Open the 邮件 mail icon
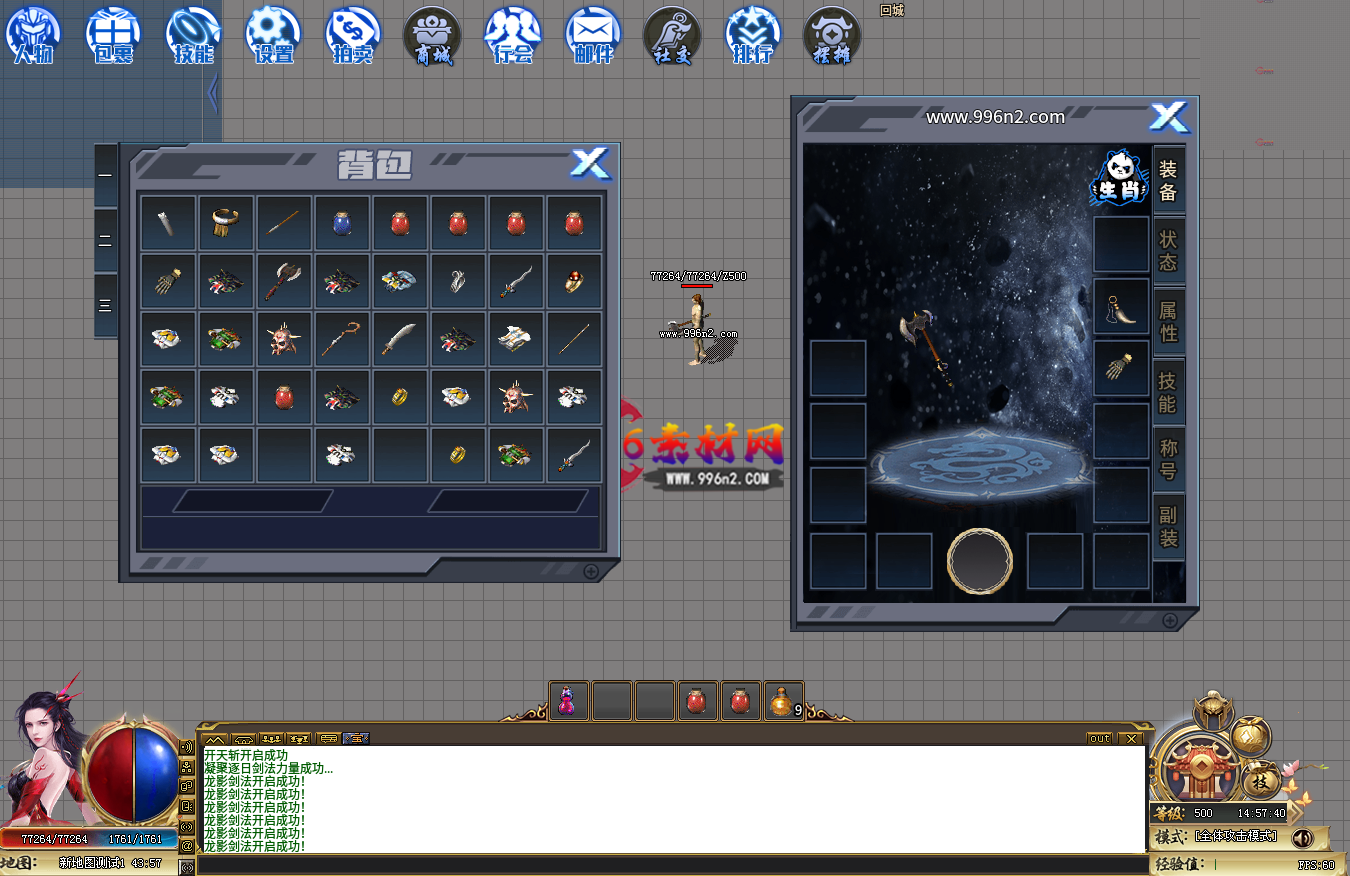This screenshot has height=876, width=1350. click(593, 34)
